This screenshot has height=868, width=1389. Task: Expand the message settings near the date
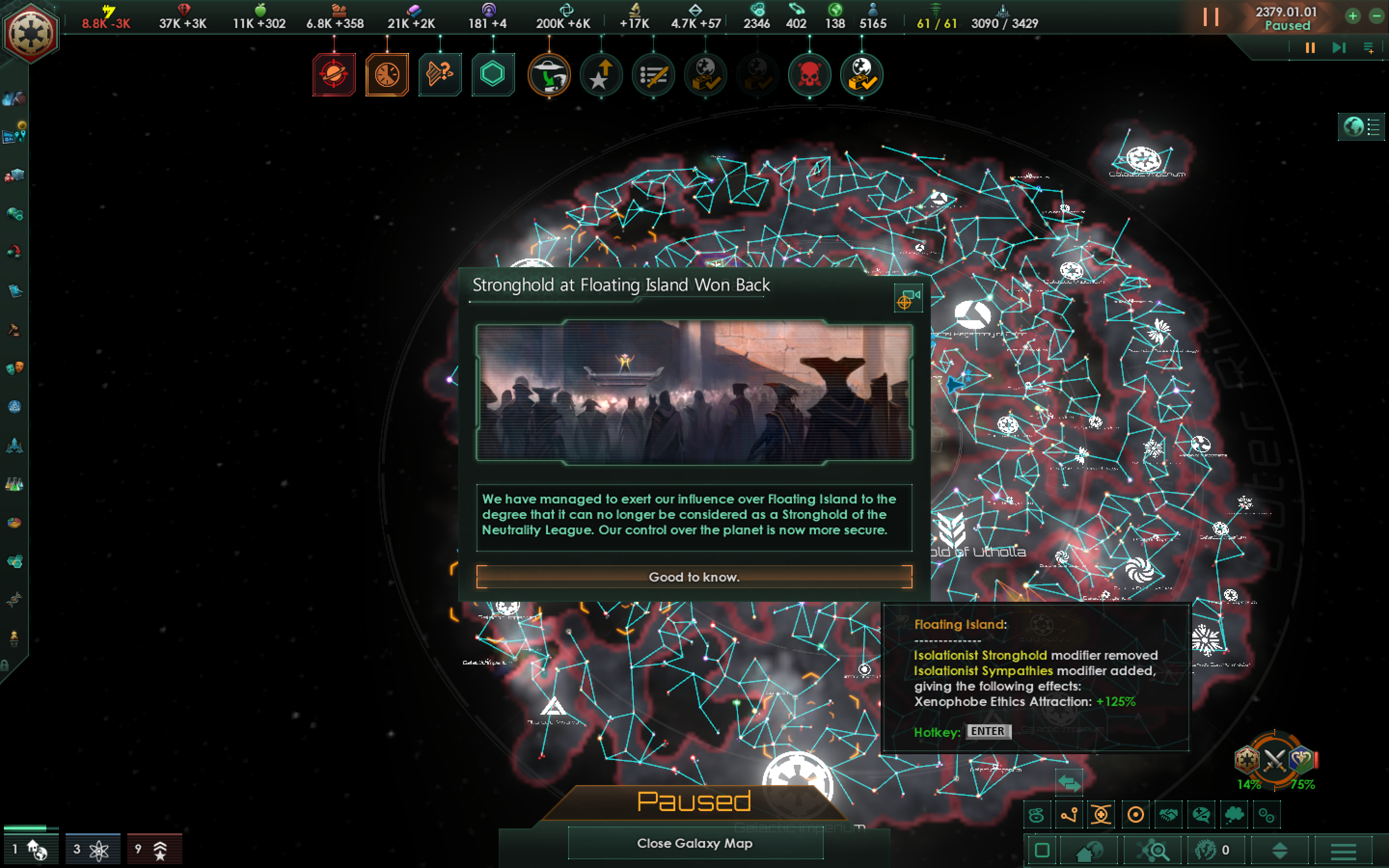click(1368, 47)
